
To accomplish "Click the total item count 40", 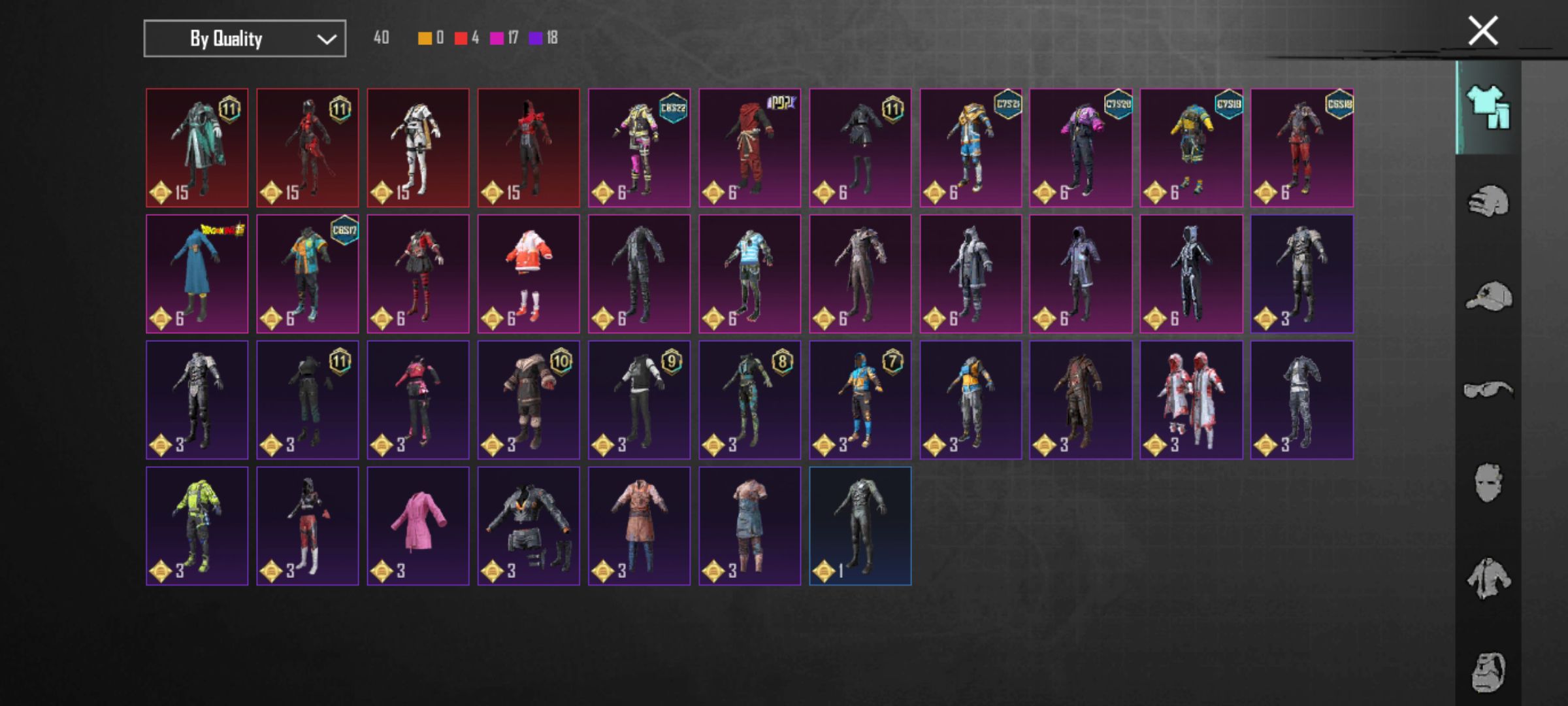I will (x=382, y=38).
